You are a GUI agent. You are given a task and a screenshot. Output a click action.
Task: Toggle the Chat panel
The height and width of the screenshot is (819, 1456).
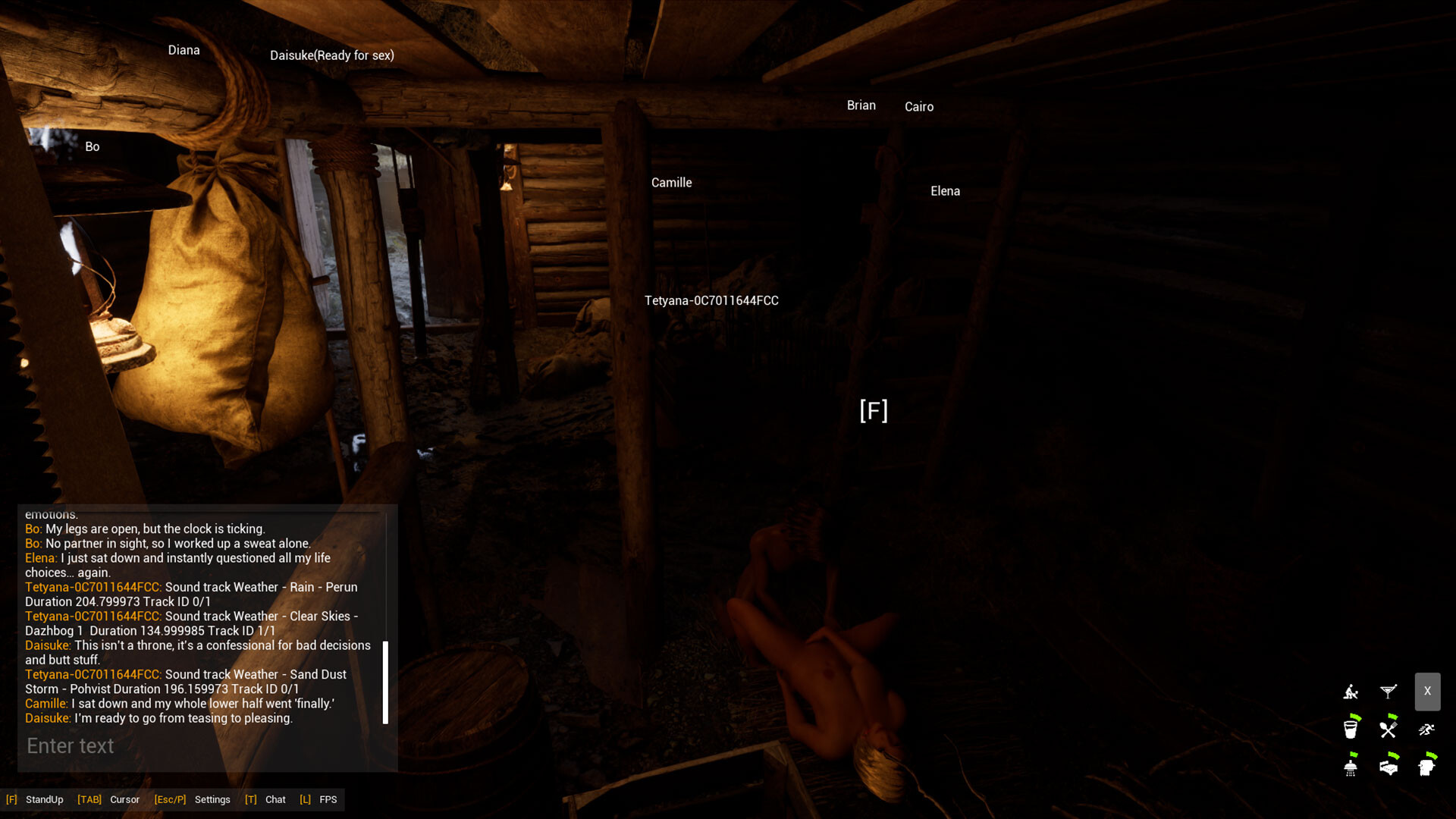point(275,799)
